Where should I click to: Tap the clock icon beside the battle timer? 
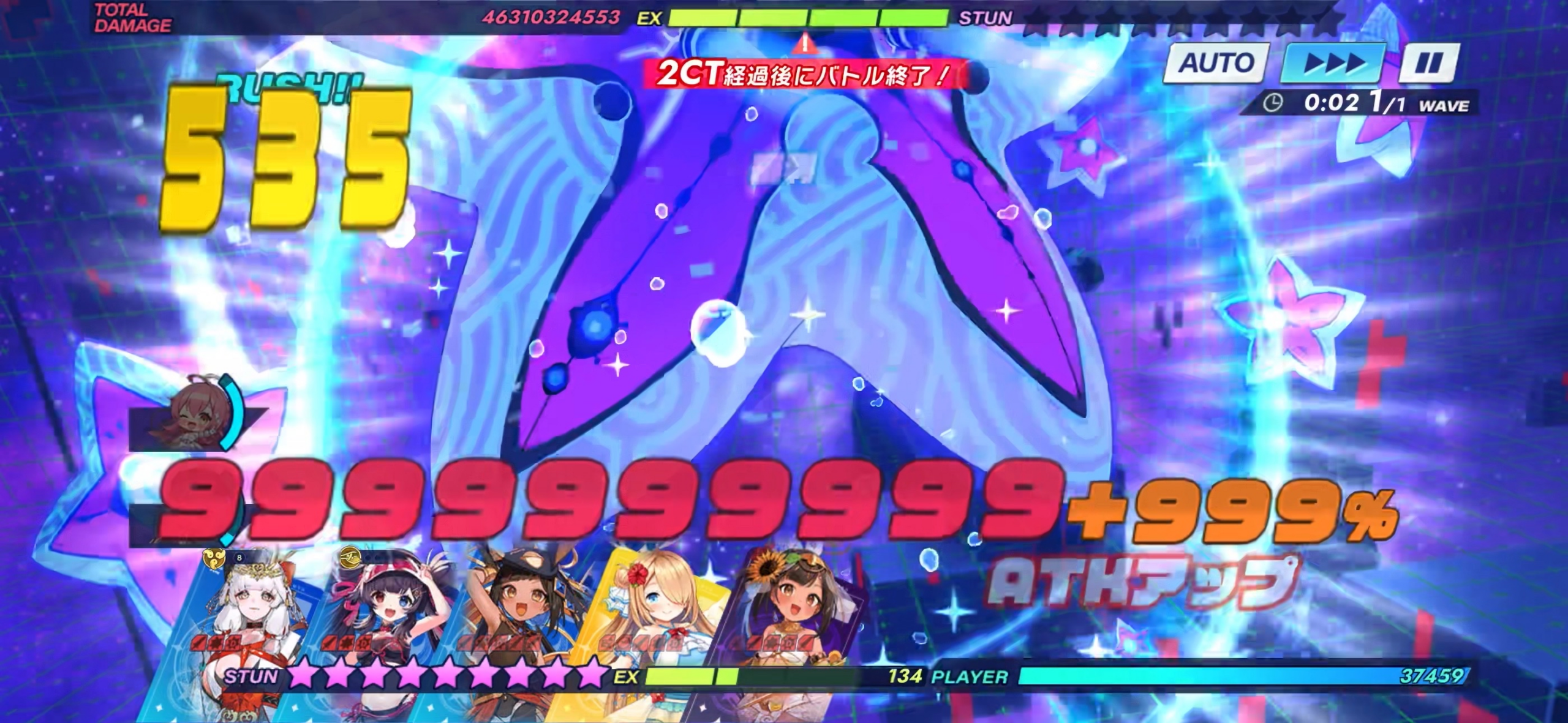[x=1272, y=104]
